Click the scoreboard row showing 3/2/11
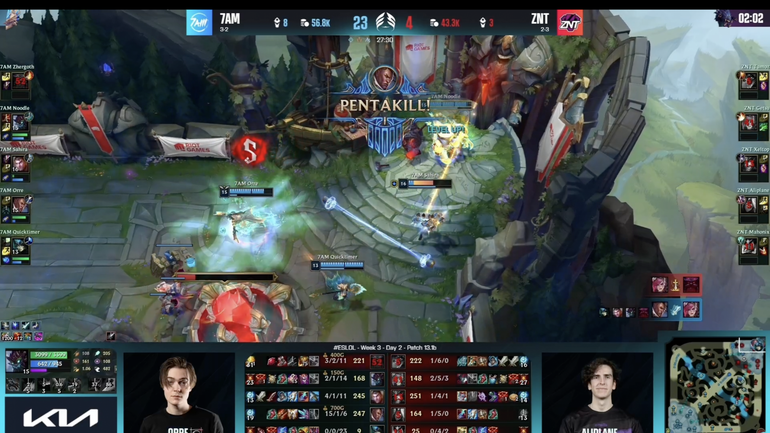Image resolution: width=770 pixels, height=433 pixels. click(x=311, y=361)
